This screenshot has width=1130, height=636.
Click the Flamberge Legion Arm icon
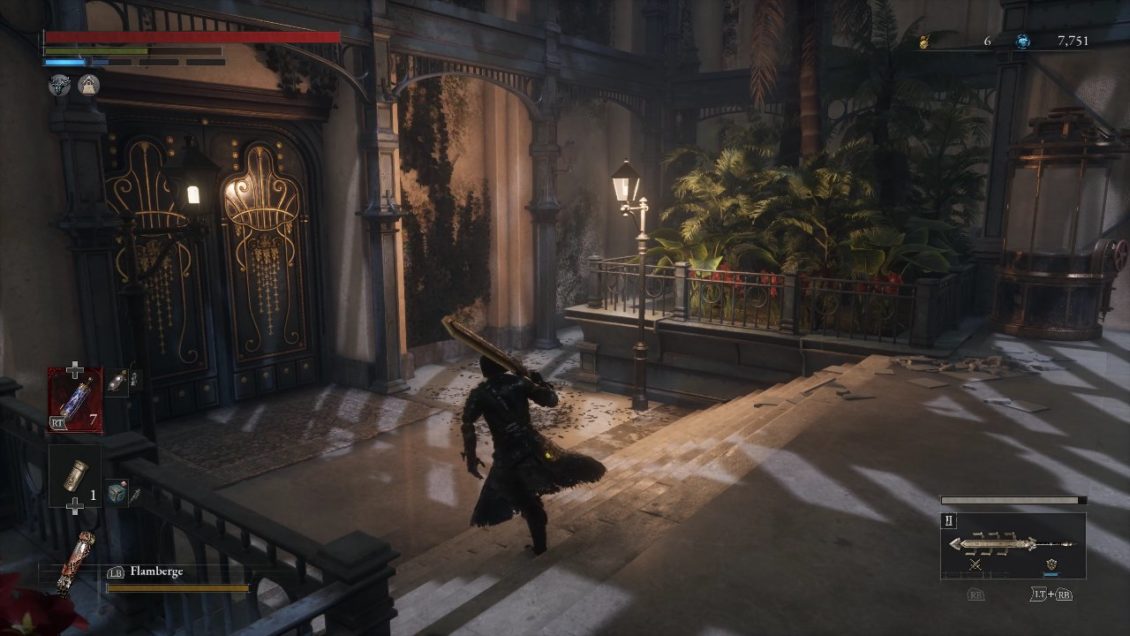coord(78,564)
